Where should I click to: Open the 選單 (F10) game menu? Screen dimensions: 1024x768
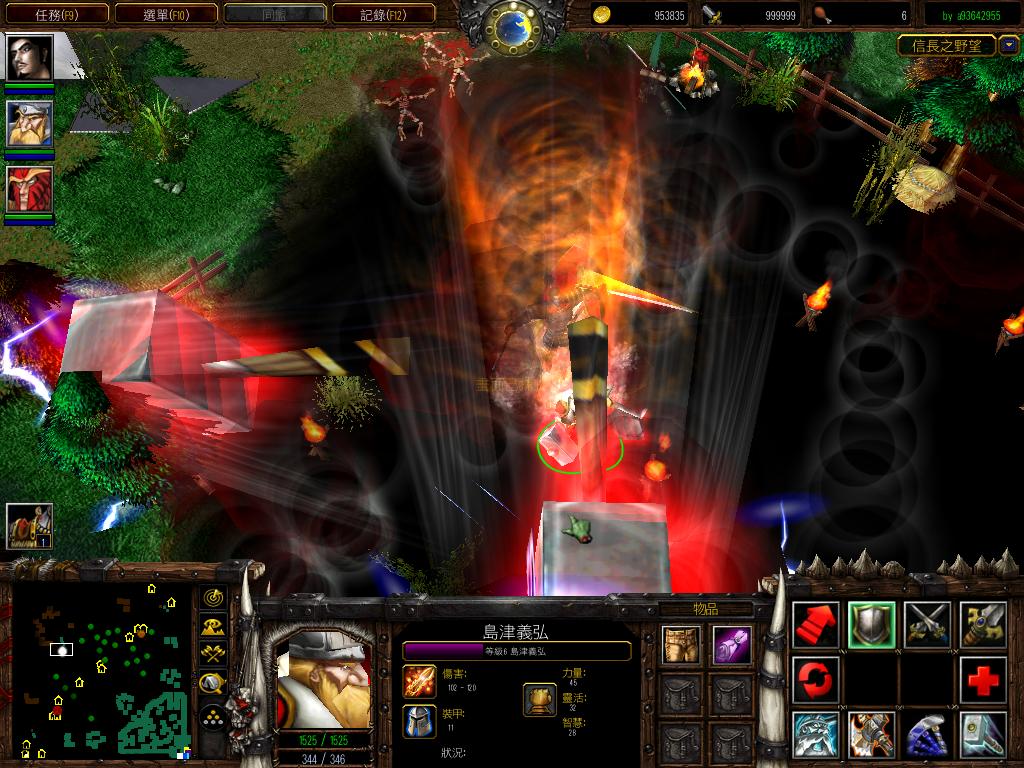(166, 14)
